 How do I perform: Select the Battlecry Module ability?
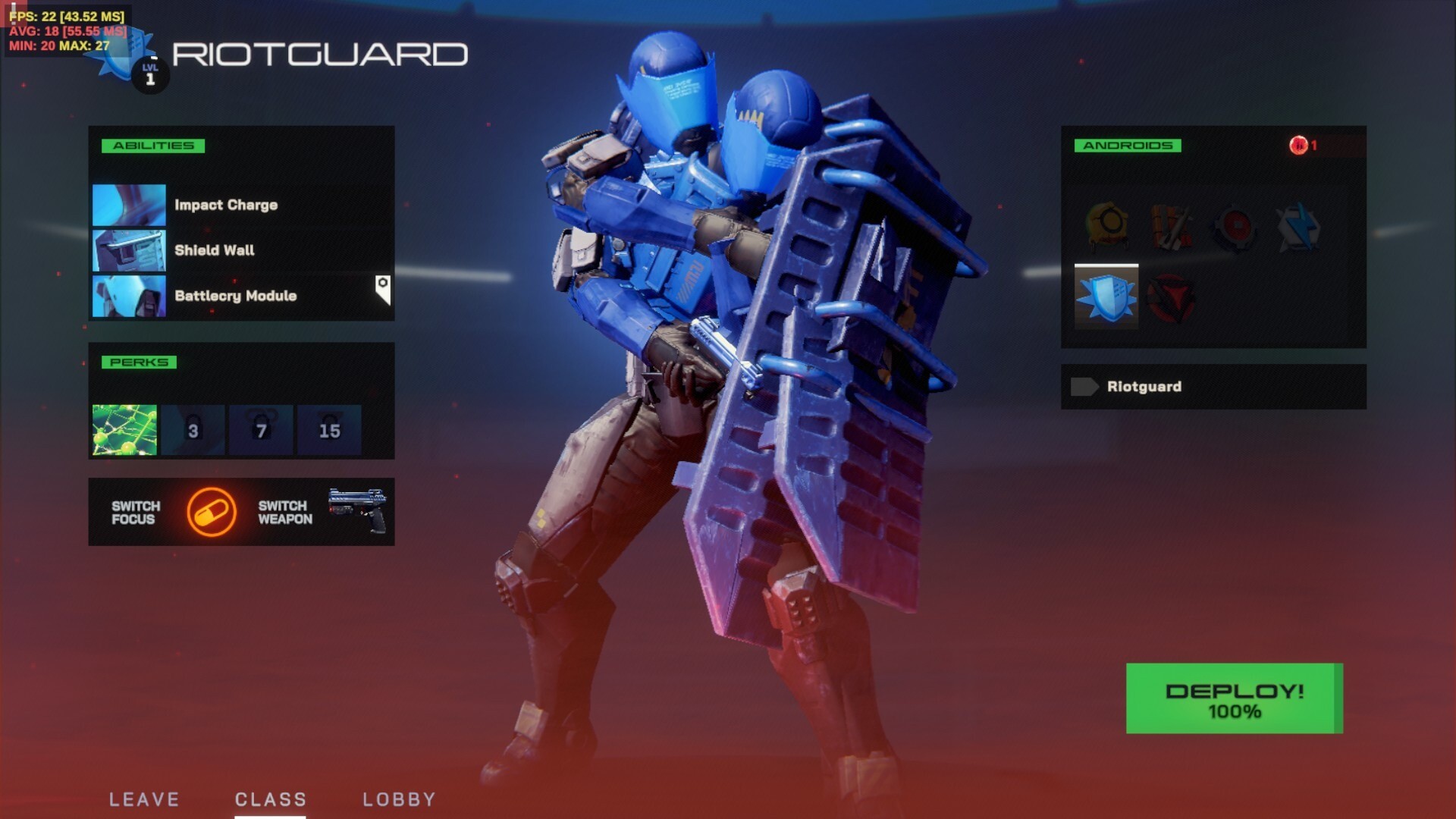235,296
